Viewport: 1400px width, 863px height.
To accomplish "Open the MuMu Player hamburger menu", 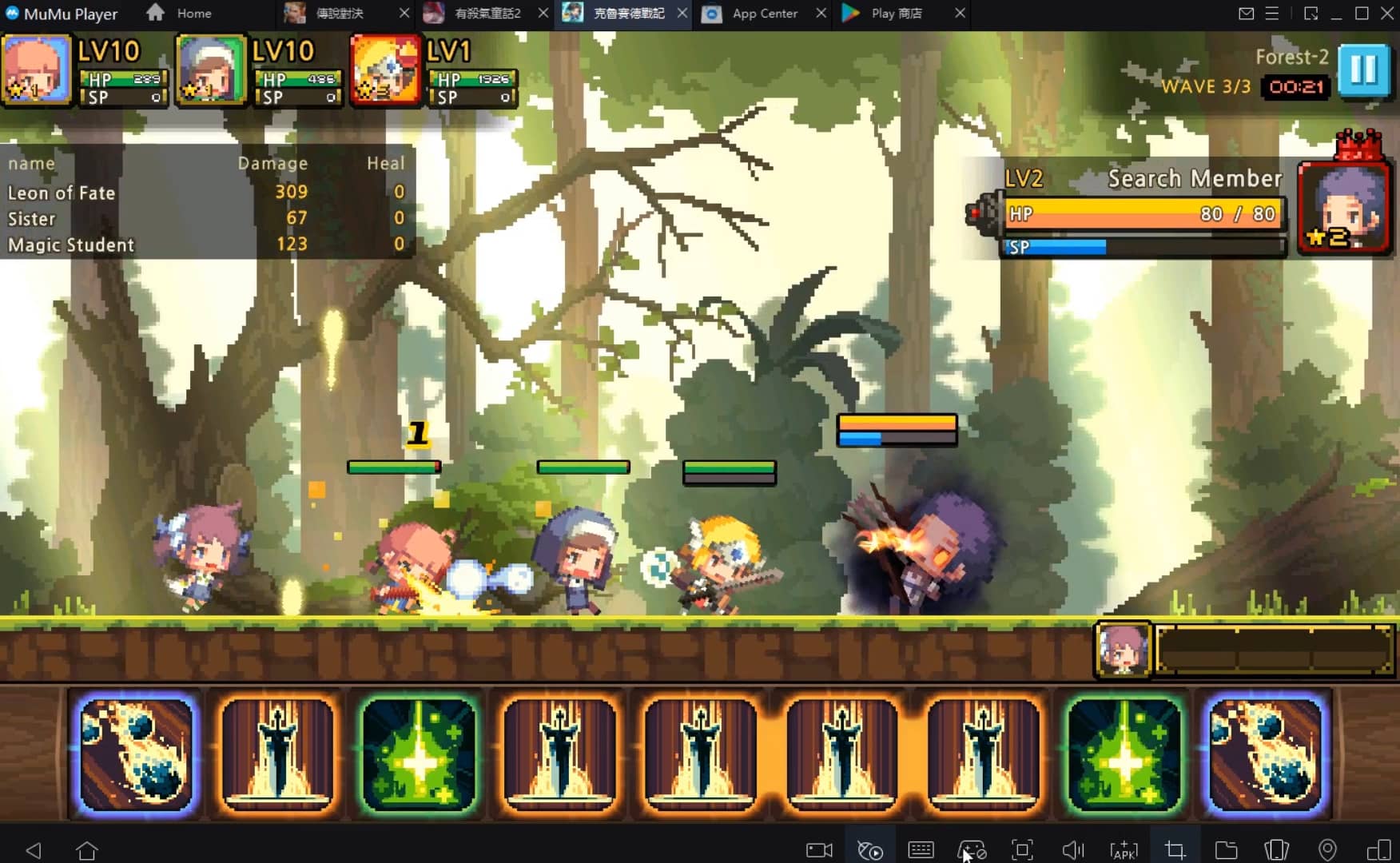I will point(1272,13).
